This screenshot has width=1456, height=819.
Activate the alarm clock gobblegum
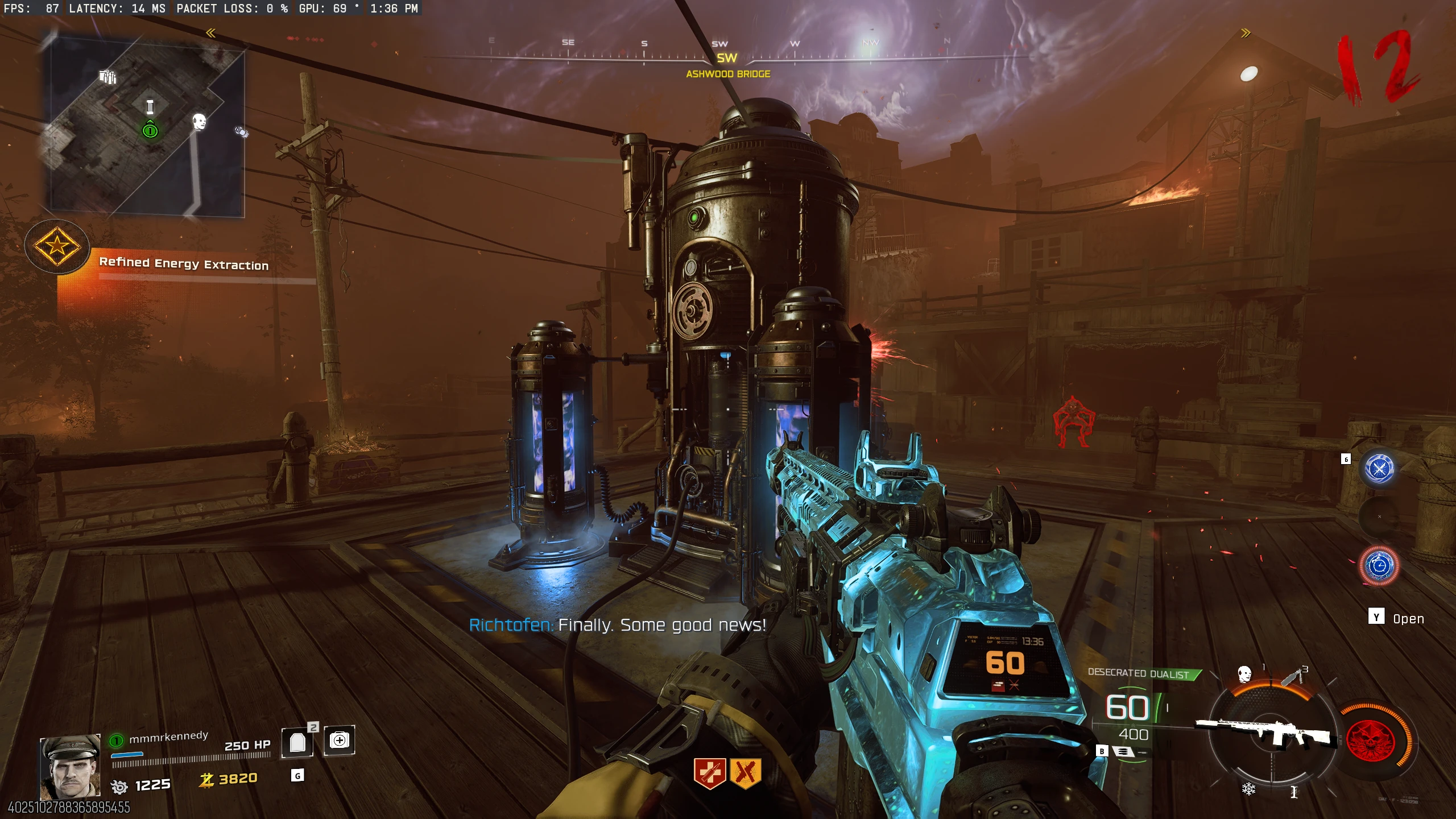[1379, 566]
